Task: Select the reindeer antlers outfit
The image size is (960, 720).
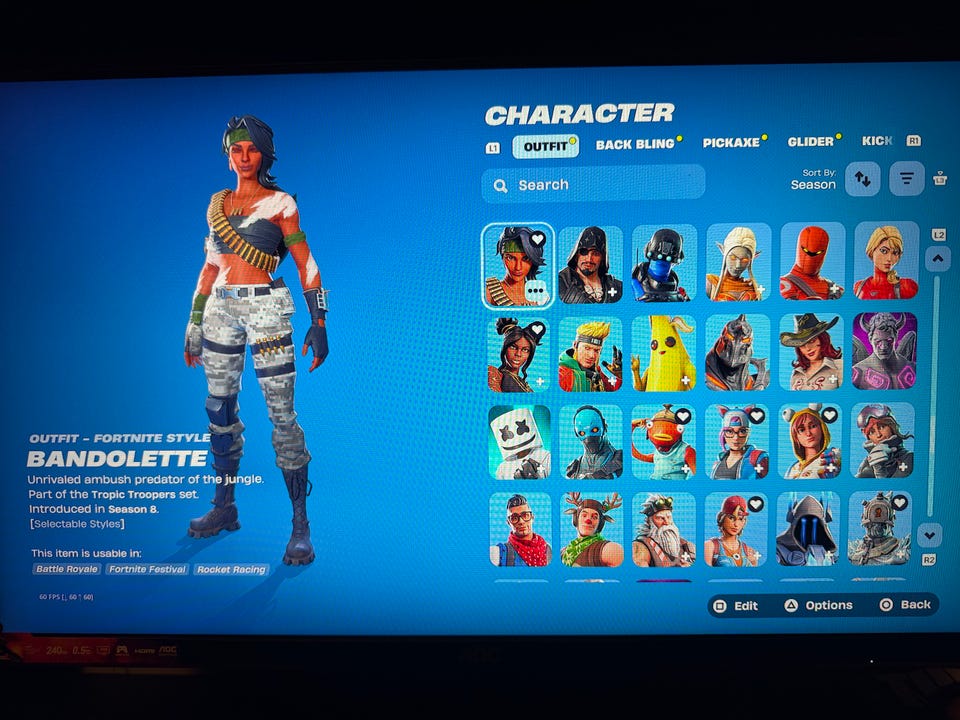Action: [591, 529]
